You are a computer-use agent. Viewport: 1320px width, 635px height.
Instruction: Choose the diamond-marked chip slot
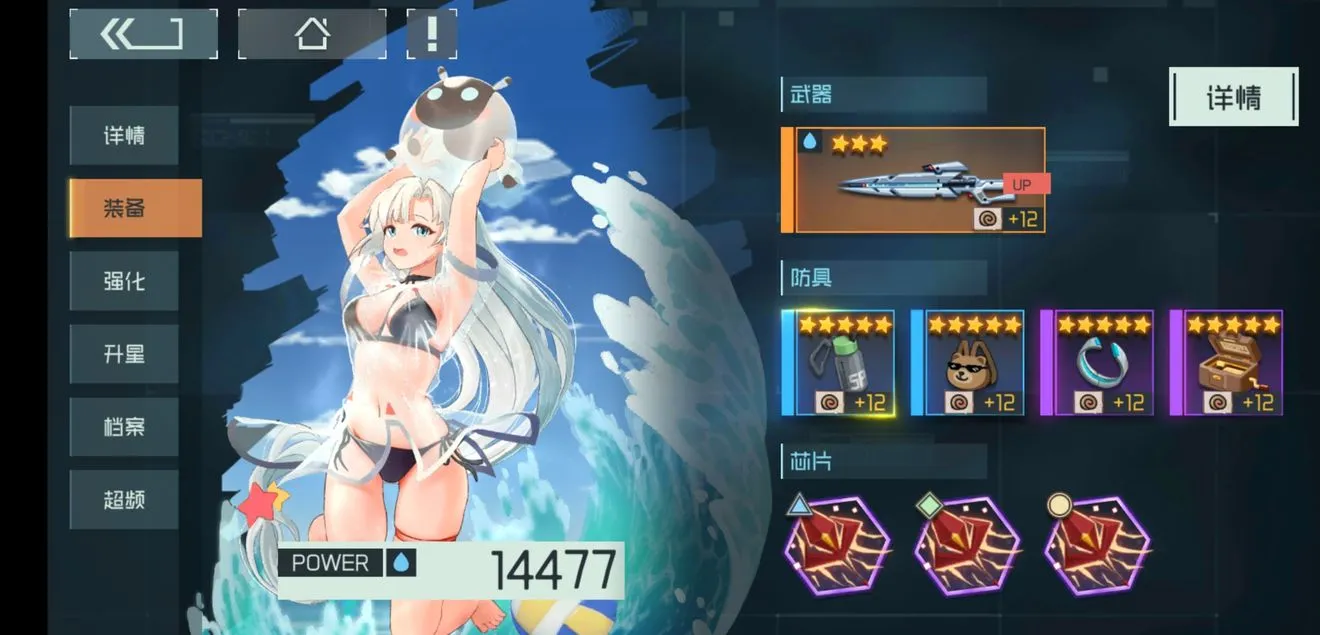pyautogui.click(x=967, y=547)
